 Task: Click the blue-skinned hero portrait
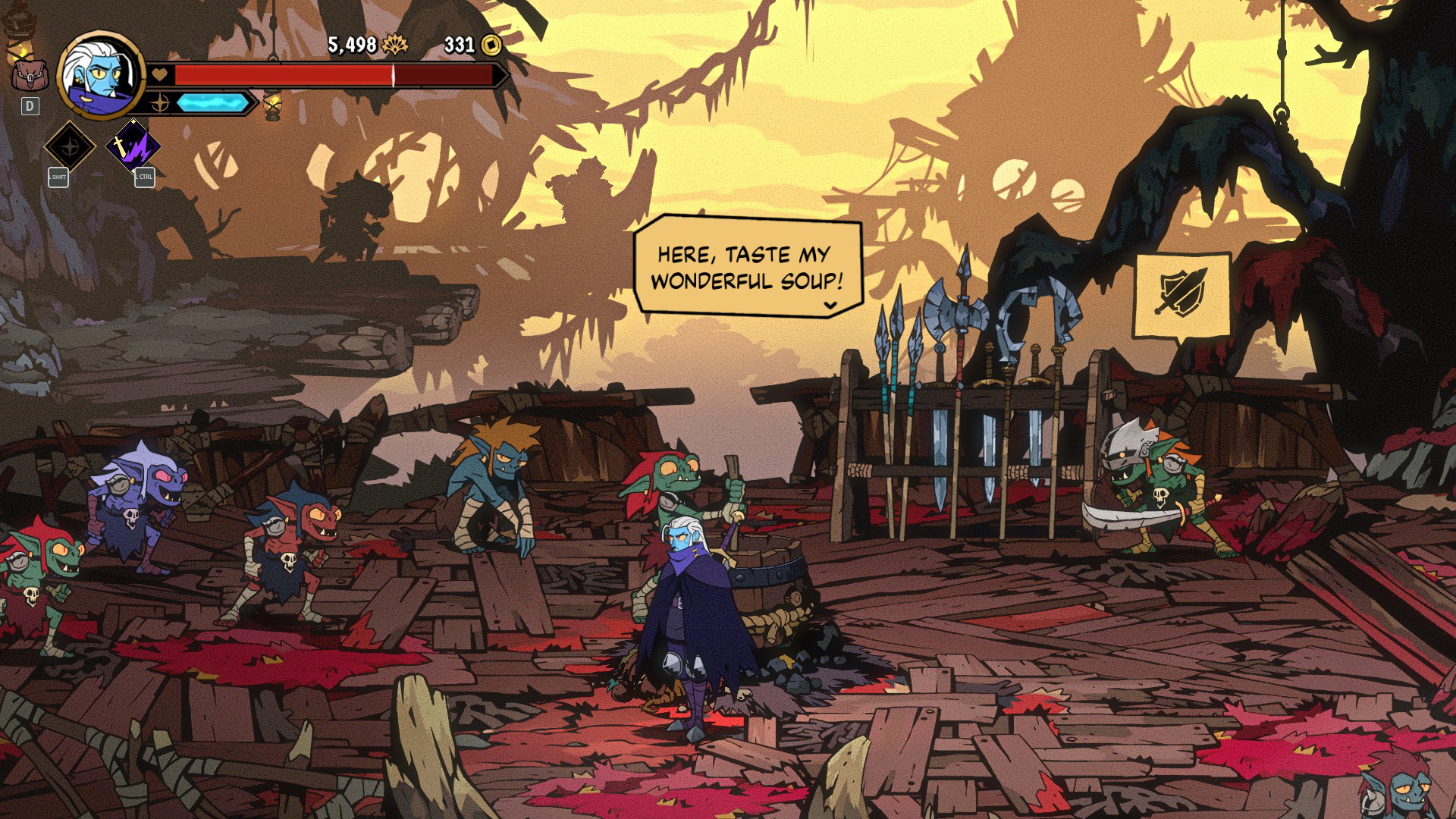click(x=100, y=74)
